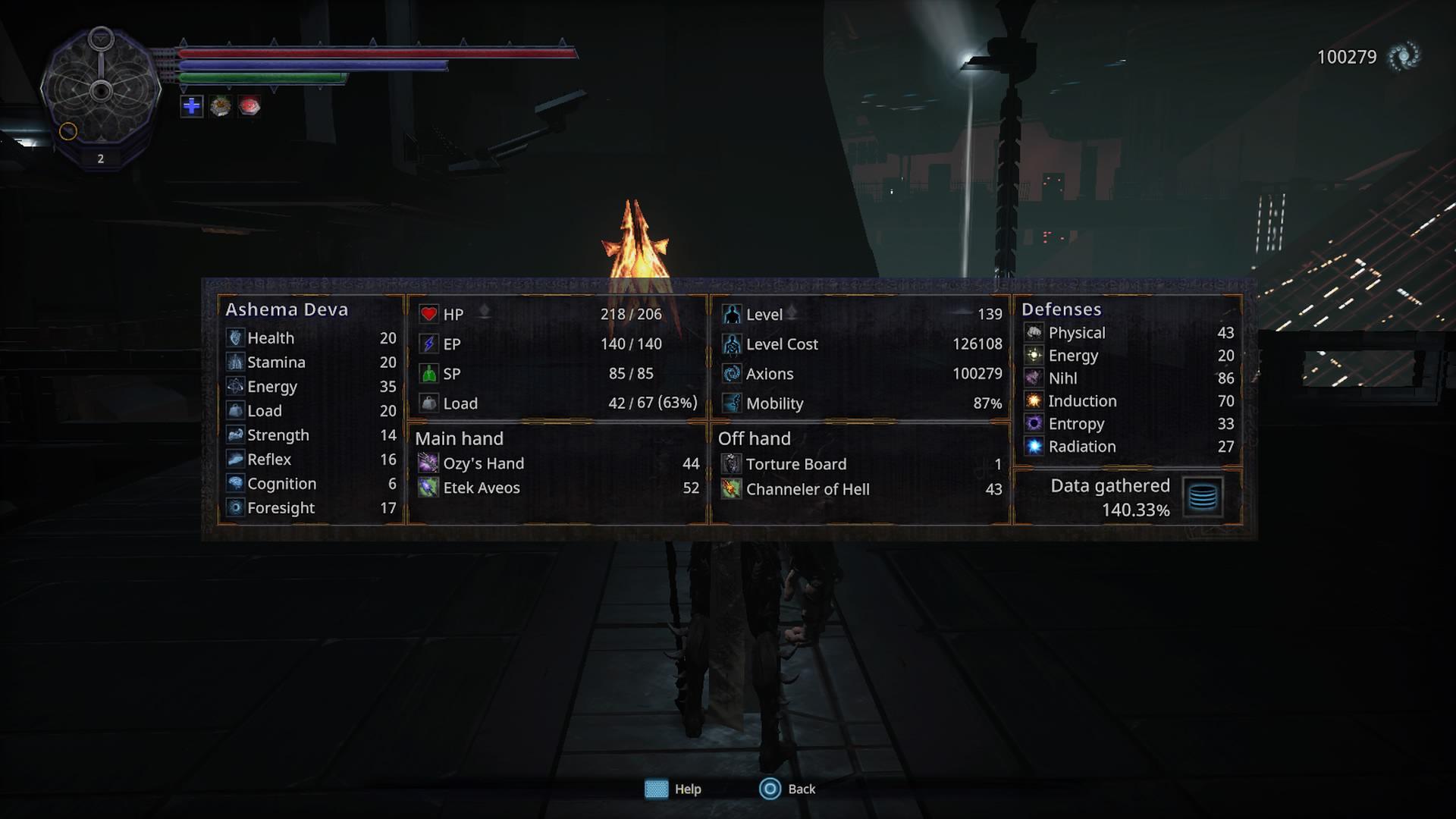Click the Strength stat icon
Screen dimensions: 1456x819
pos(235,435)
